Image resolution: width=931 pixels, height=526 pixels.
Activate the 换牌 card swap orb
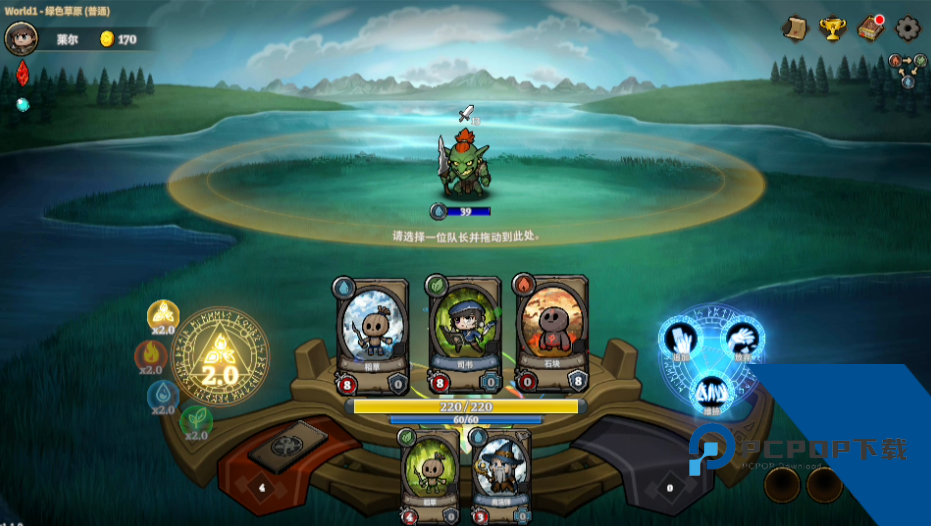tap(711, 392)
